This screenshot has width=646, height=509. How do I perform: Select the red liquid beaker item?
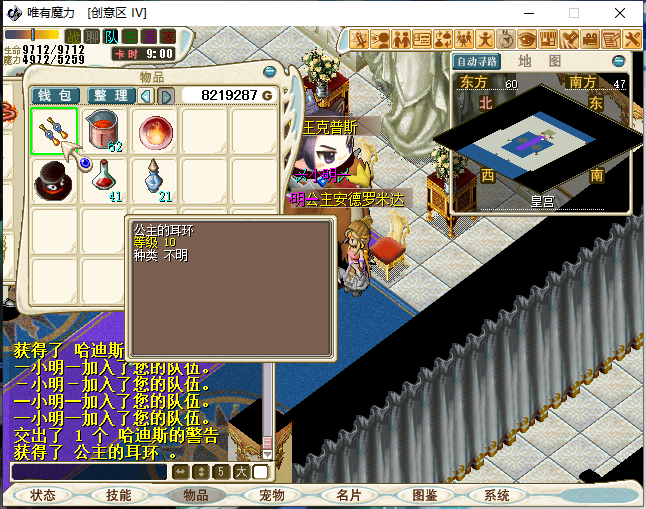click(103, 131)
